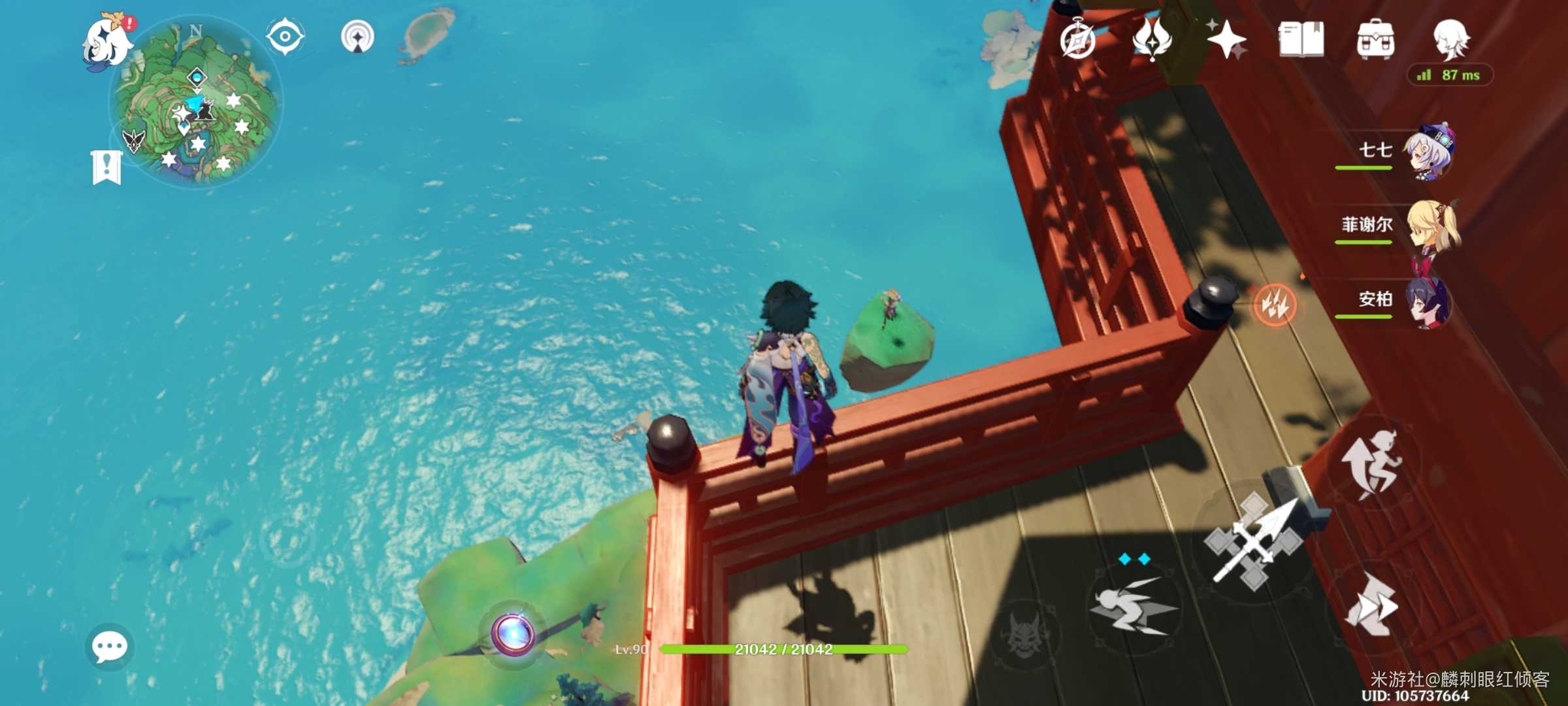Open the battle pass winged icon
This screenshot has width=1568, height=706.
coord(1152,39)
